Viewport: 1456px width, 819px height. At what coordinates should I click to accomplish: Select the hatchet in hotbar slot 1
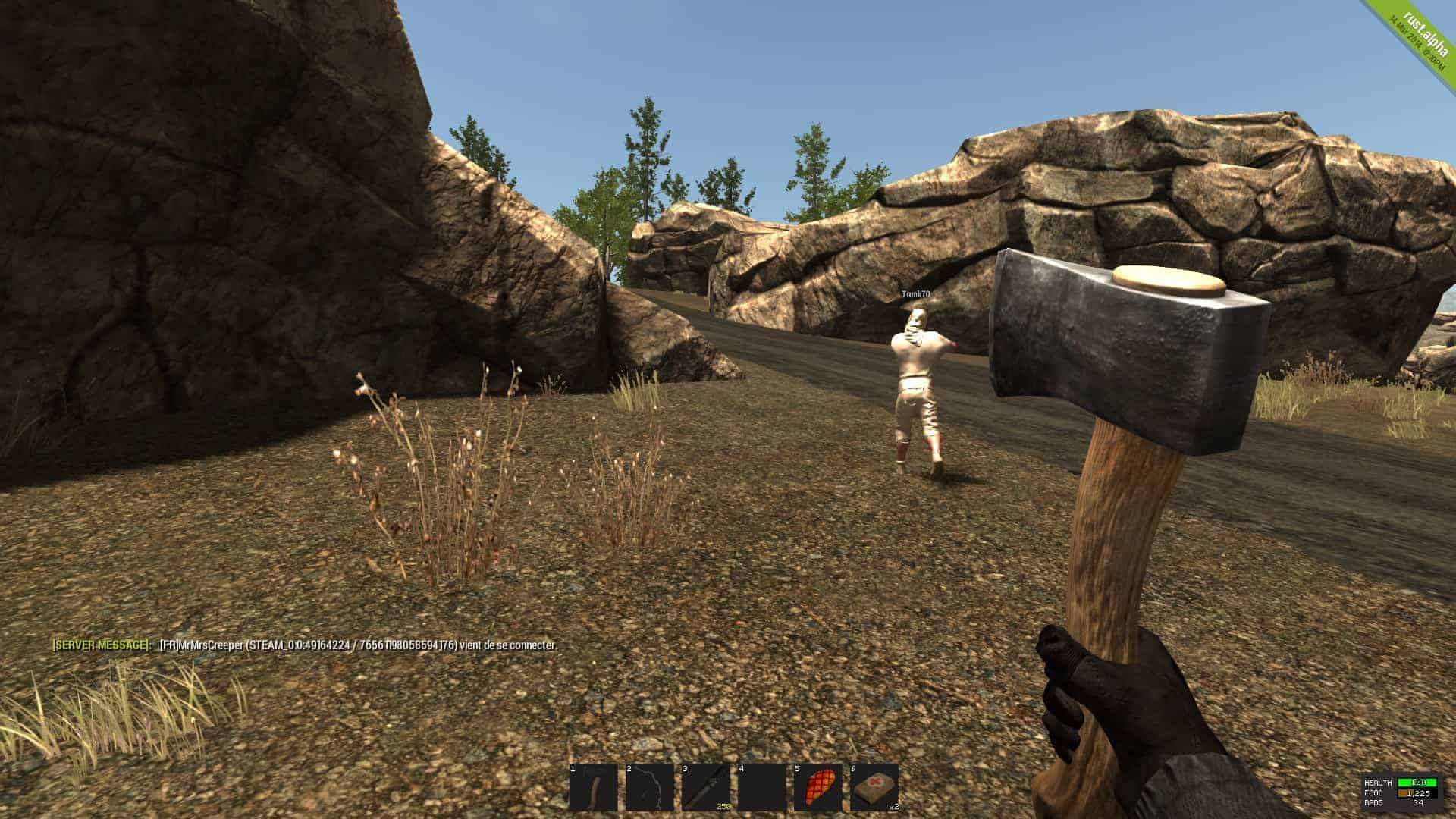point(593,787)
